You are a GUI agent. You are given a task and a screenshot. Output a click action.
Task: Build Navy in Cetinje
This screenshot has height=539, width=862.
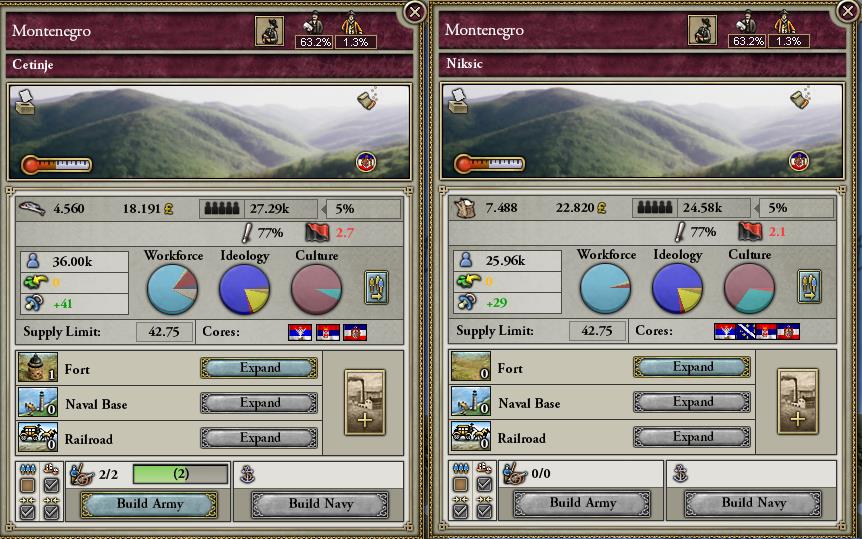tap(320, 504)
